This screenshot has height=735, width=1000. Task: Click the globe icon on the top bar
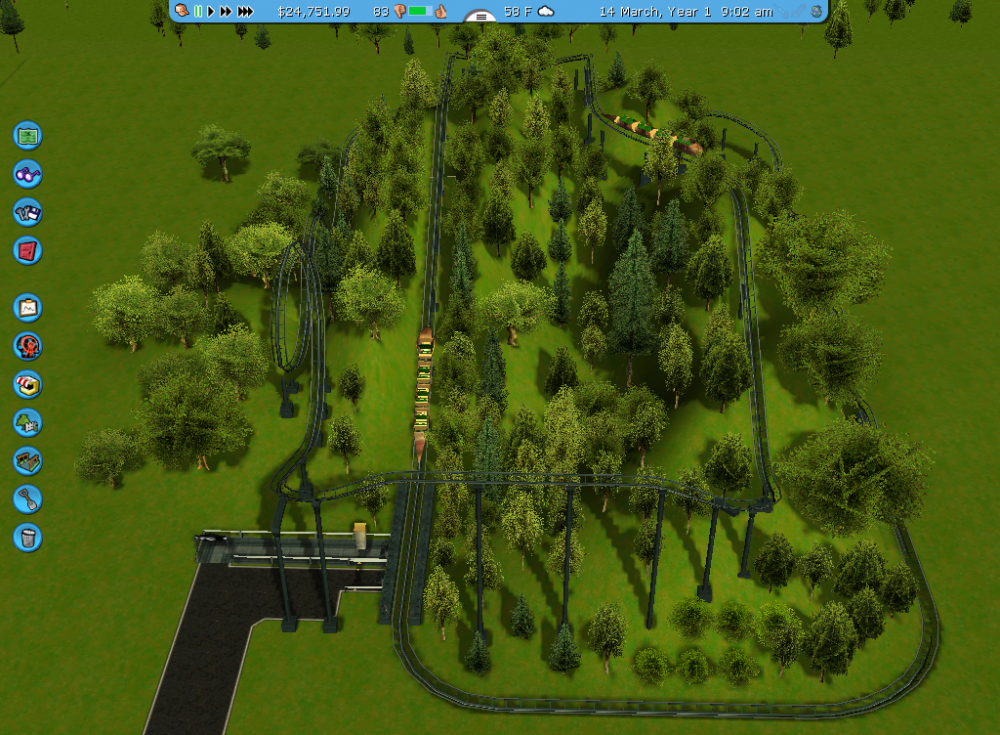pyautogui.click(x=816, y=11)
